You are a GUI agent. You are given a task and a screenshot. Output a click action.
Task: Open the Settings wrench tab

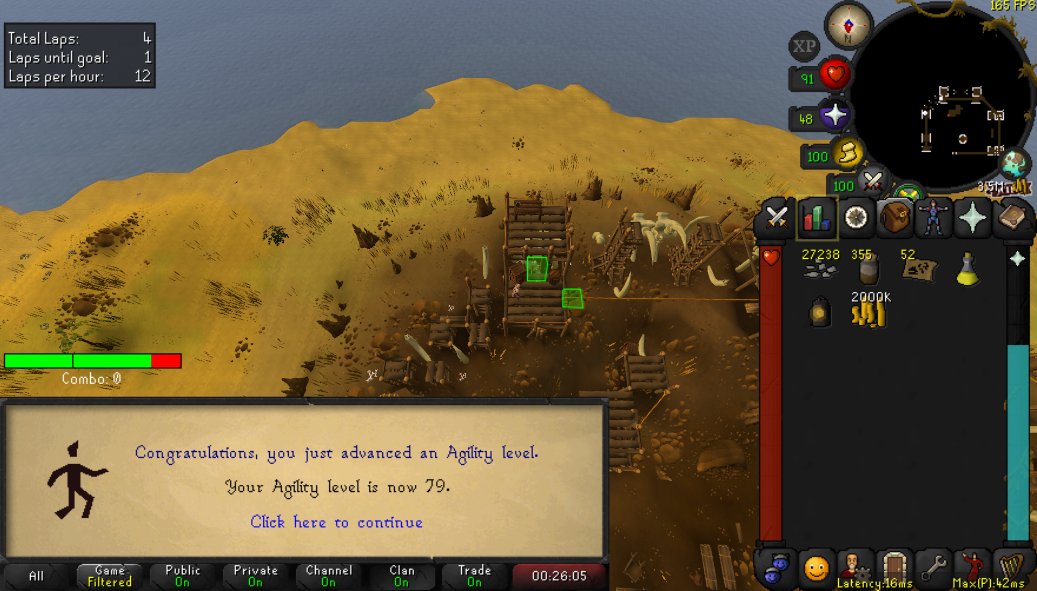tap(933, 569)
